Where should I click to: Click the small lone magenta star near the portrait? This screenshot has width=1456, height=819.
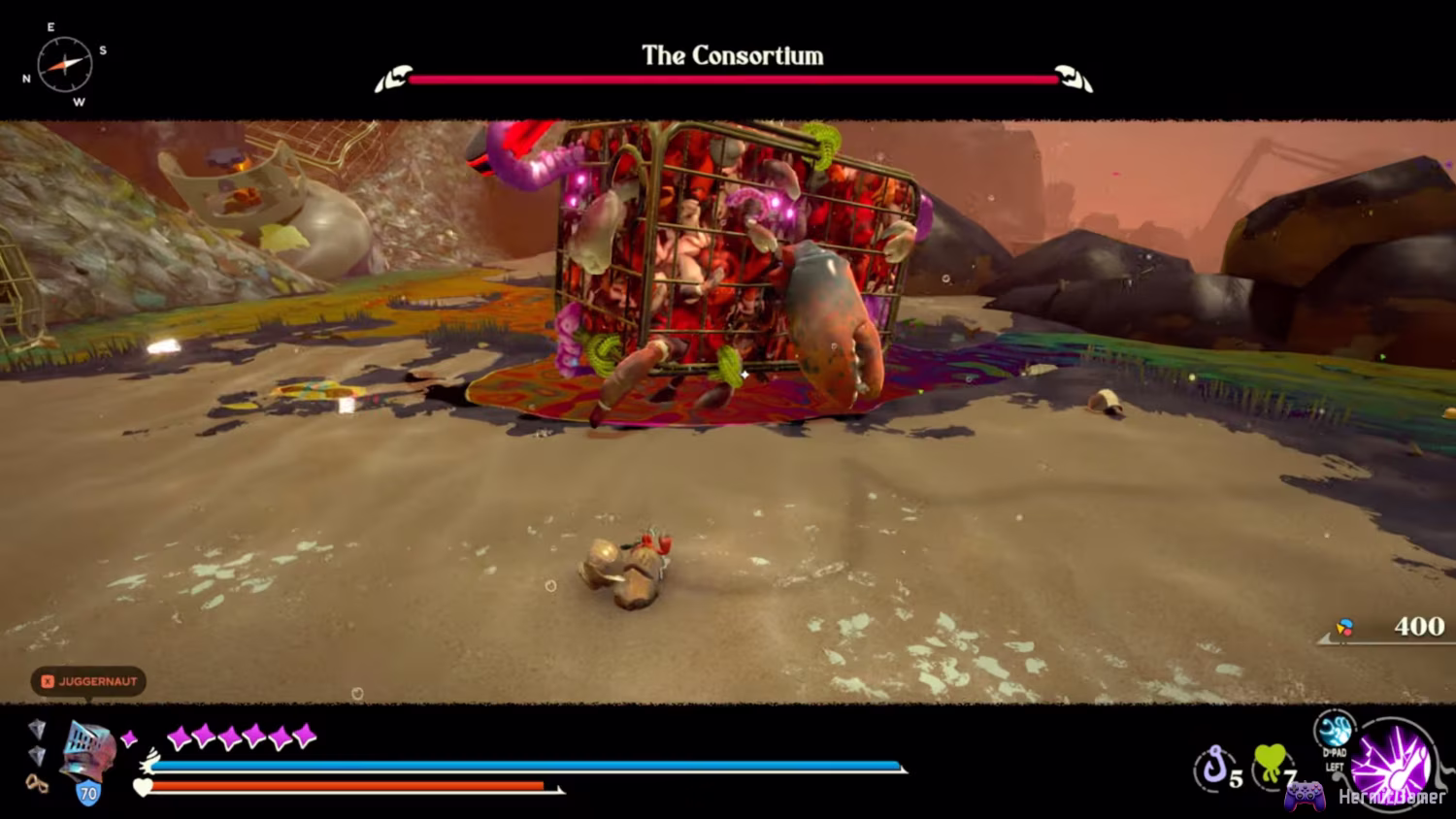click(129, 737)
